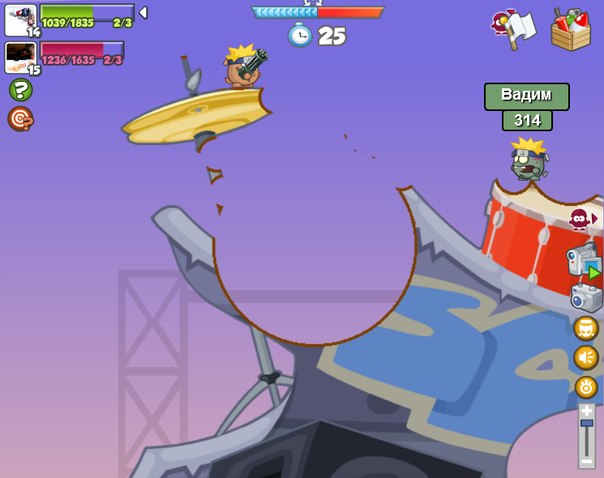Collapse the player panel with the white arrow
The width and height of the screenshot is (604, 478).
[143, 13]
